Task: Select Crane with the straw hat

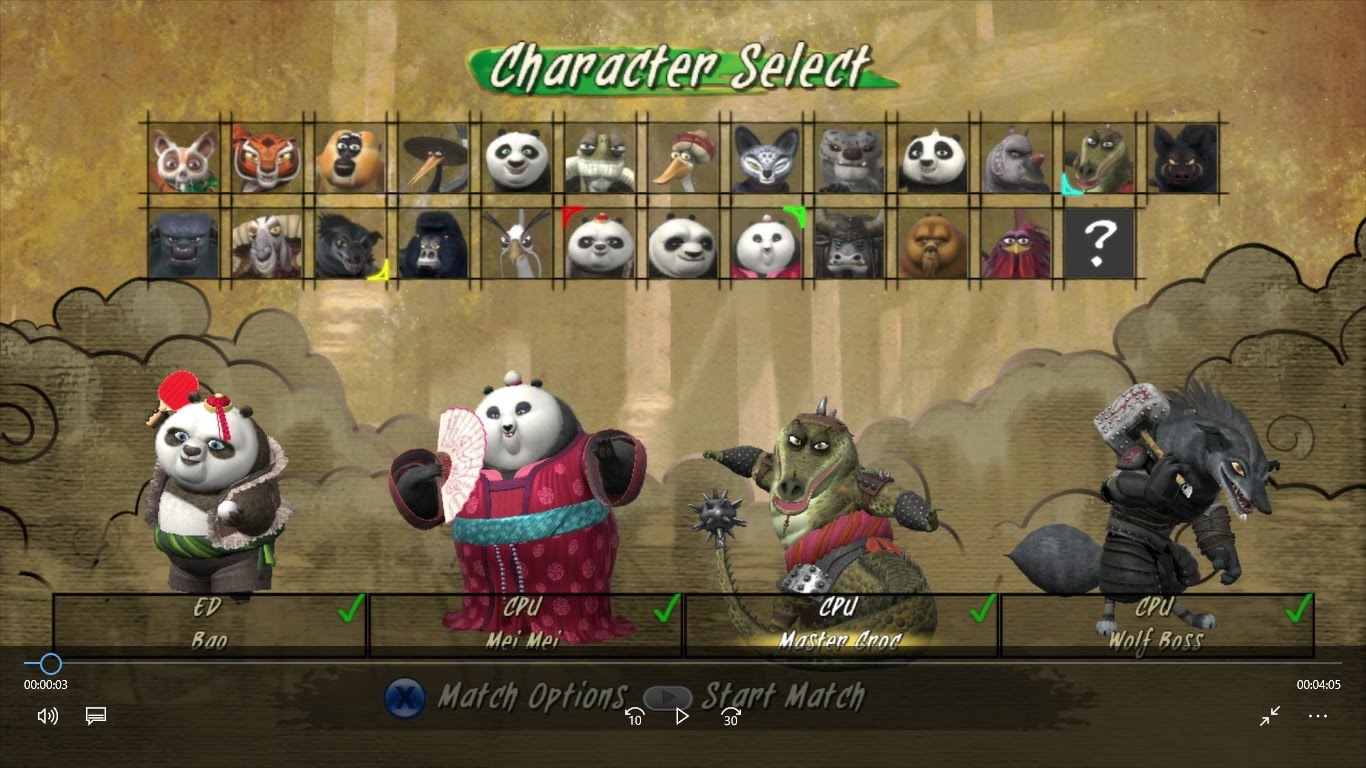Action: click(x=434, y=159)
